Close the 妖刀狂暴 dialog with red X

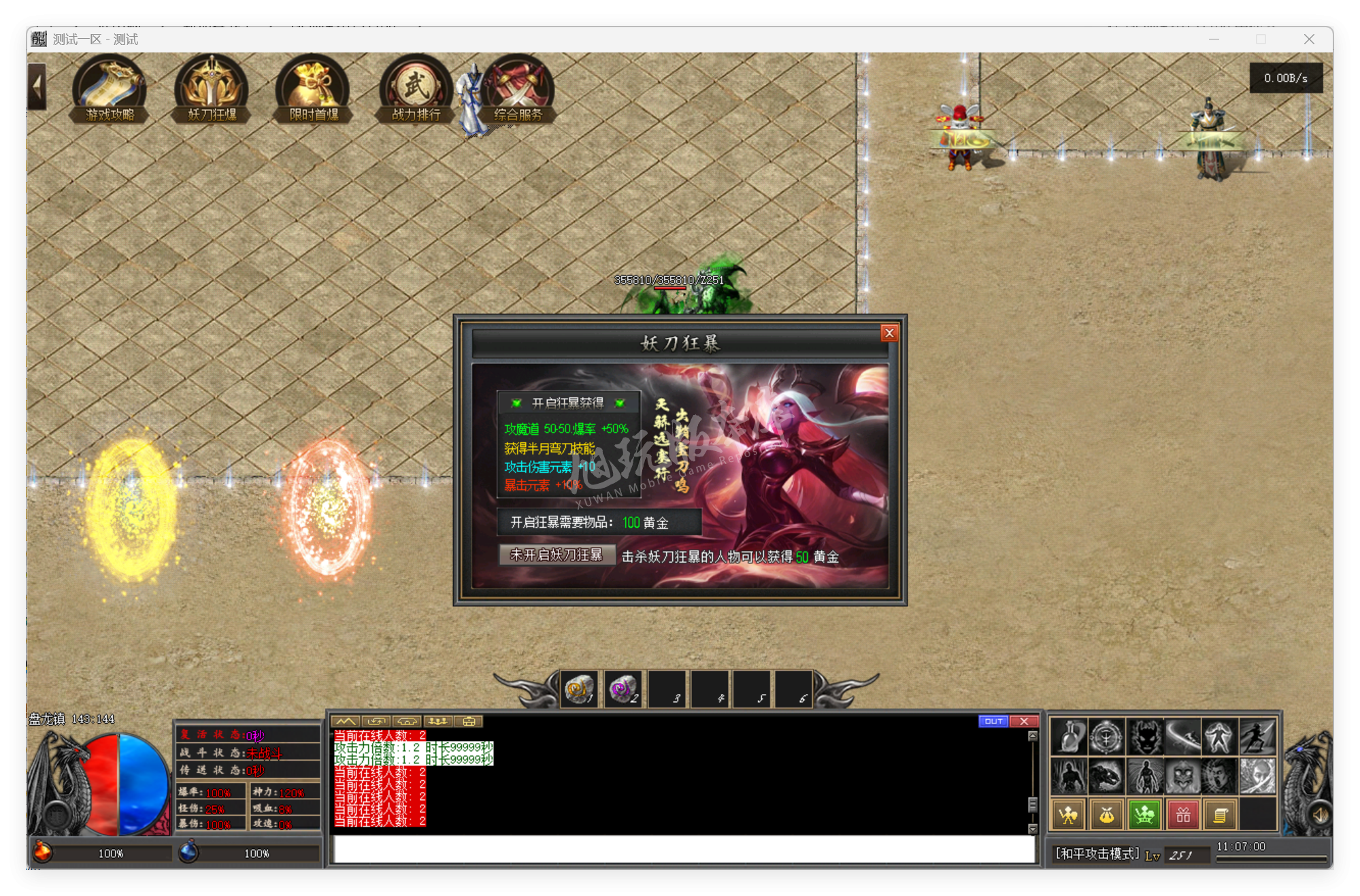[x=890, y=333]
